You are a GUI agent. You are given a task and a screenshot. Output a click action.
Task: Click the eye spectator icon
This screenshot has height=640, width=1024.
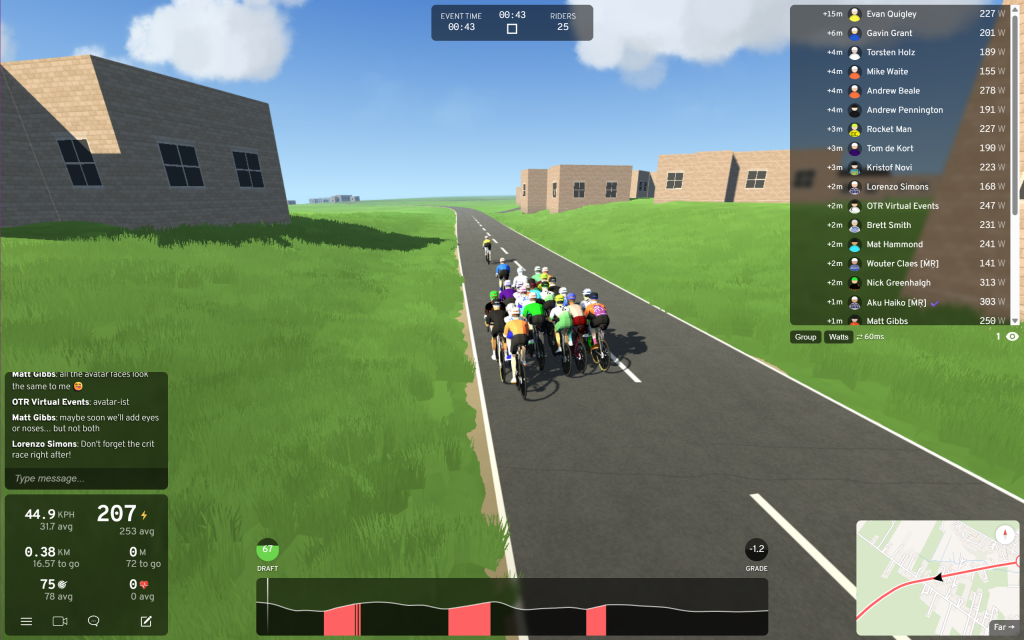click(x=1012, y=337)
